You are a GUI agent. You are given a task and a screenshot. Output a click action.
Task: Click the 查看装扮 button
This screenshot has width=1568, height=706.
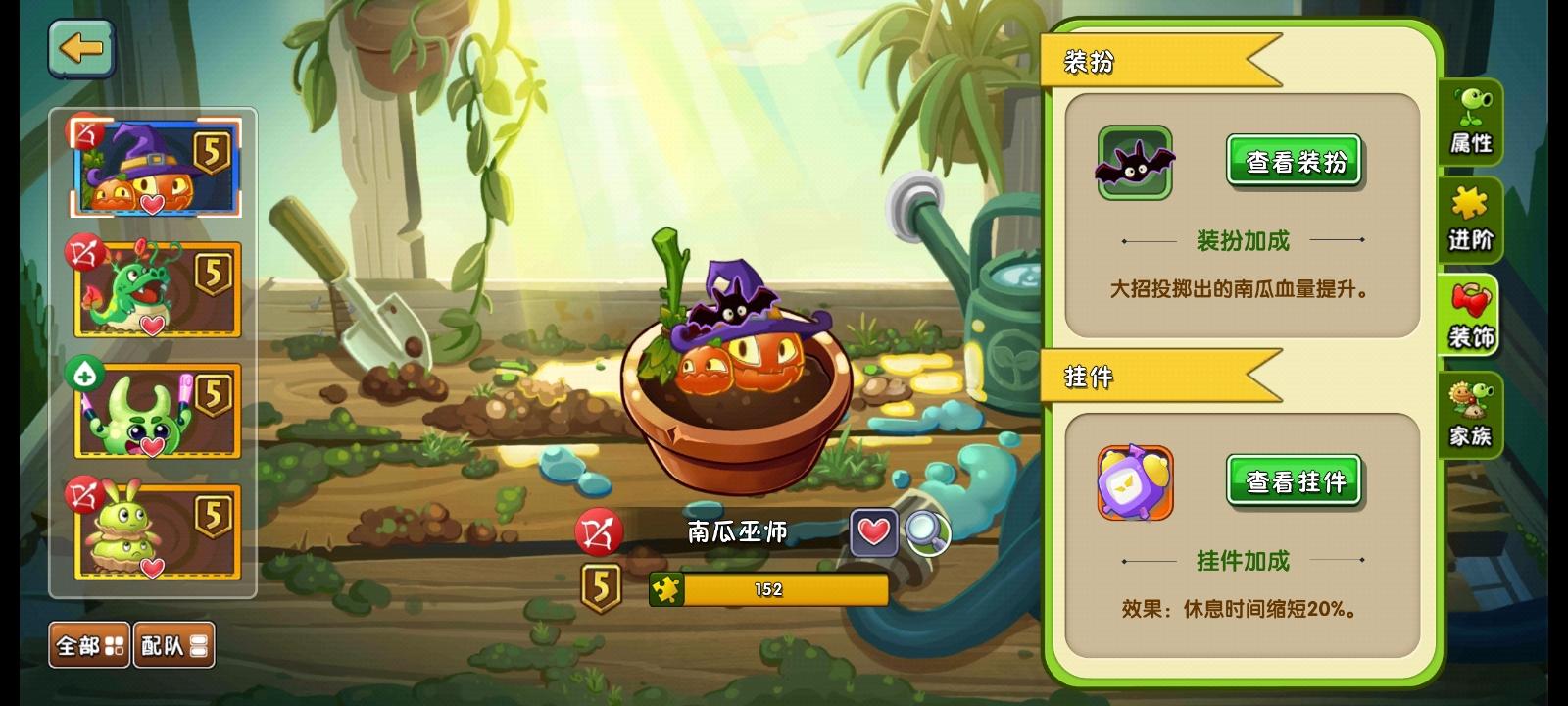pyautogui.click(x=1294, y=161)
